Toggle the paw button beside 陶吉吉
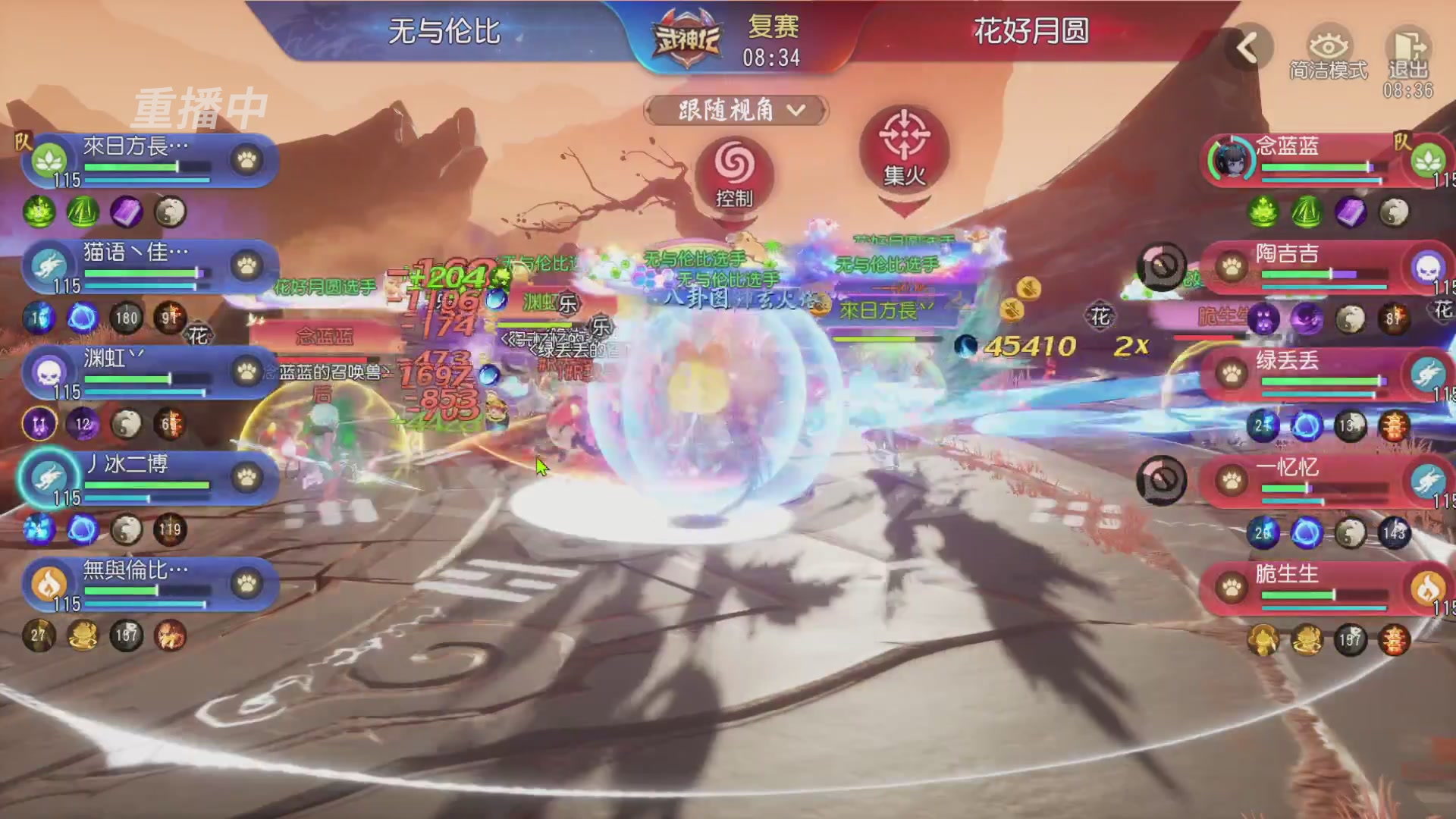 coord(1232,268)
